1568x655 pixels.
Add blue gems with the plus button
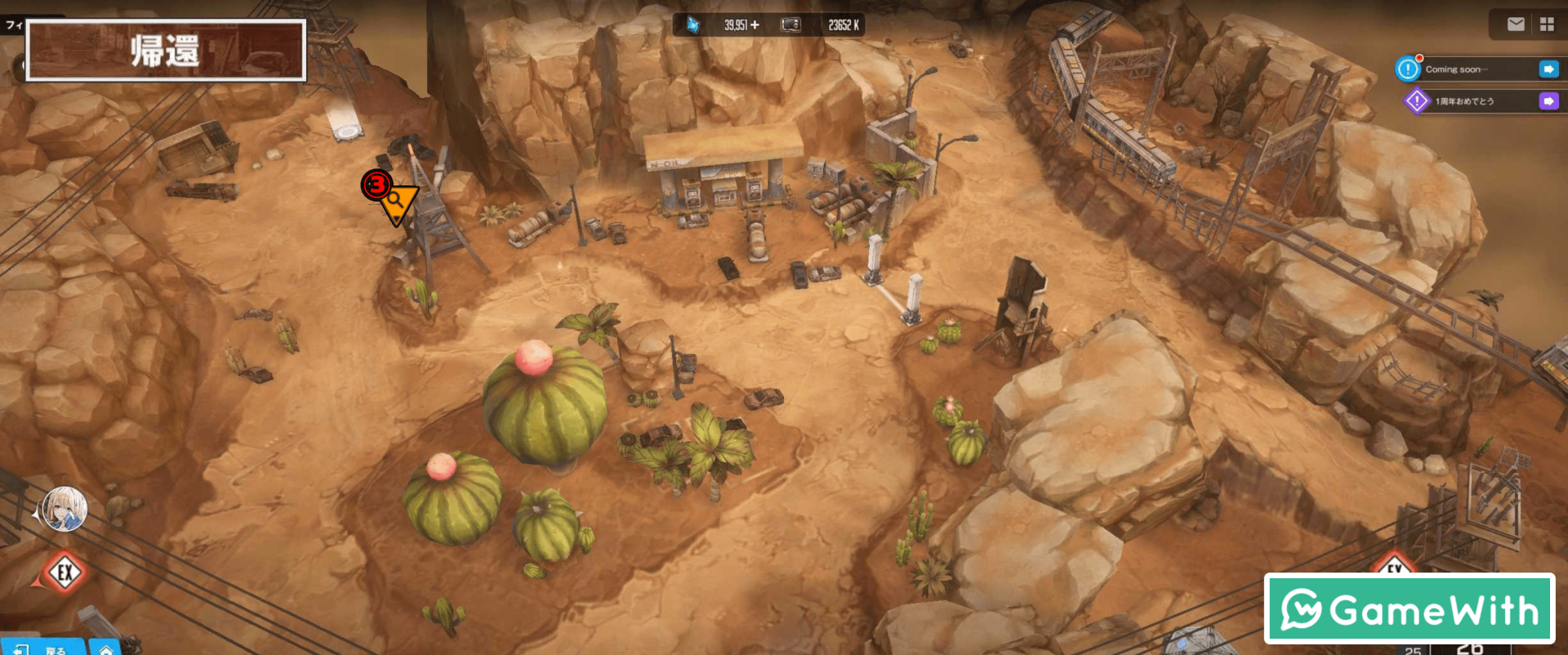point(755,25)
